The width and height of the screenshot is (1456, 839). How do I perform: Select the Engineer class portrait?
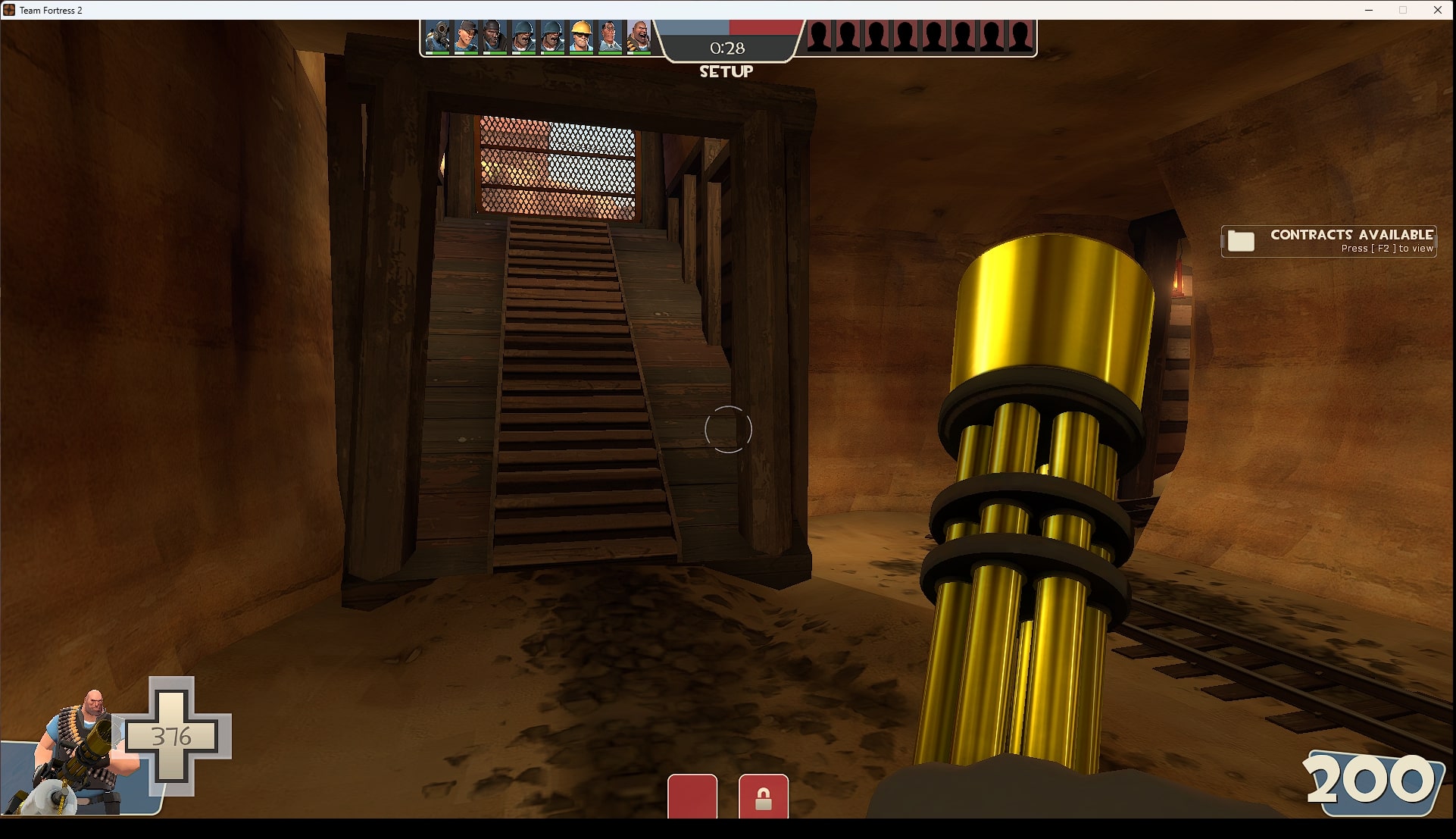[580, 36]
